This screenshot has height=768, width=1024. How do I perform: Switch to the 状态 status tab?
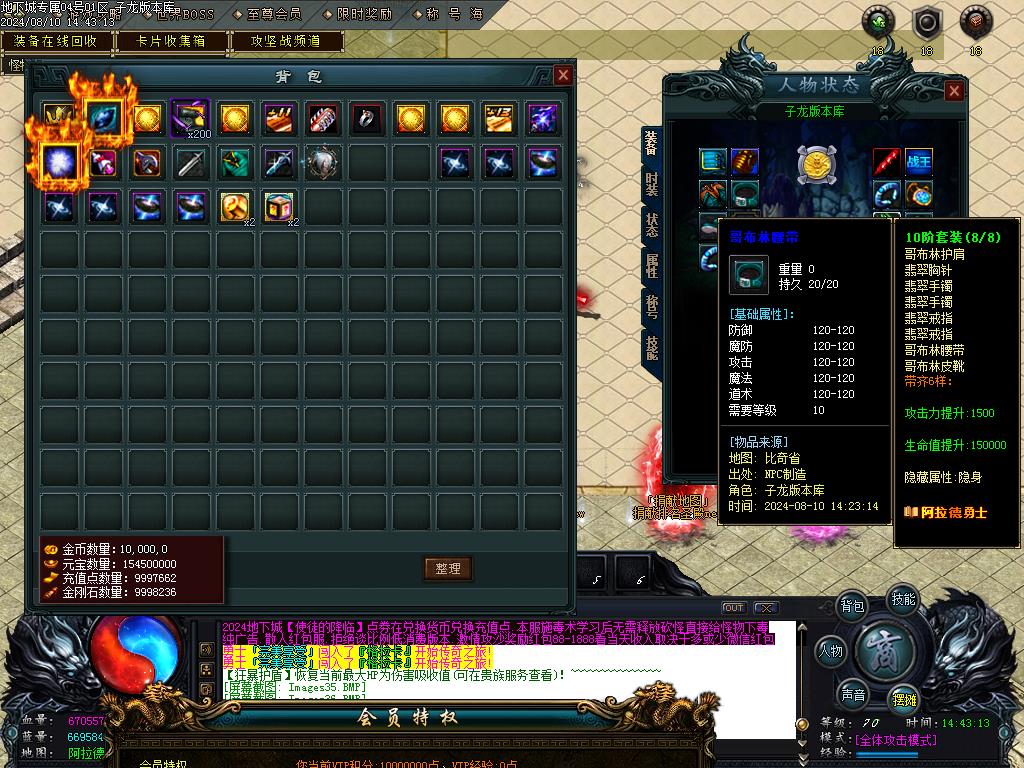coord(651,223)
